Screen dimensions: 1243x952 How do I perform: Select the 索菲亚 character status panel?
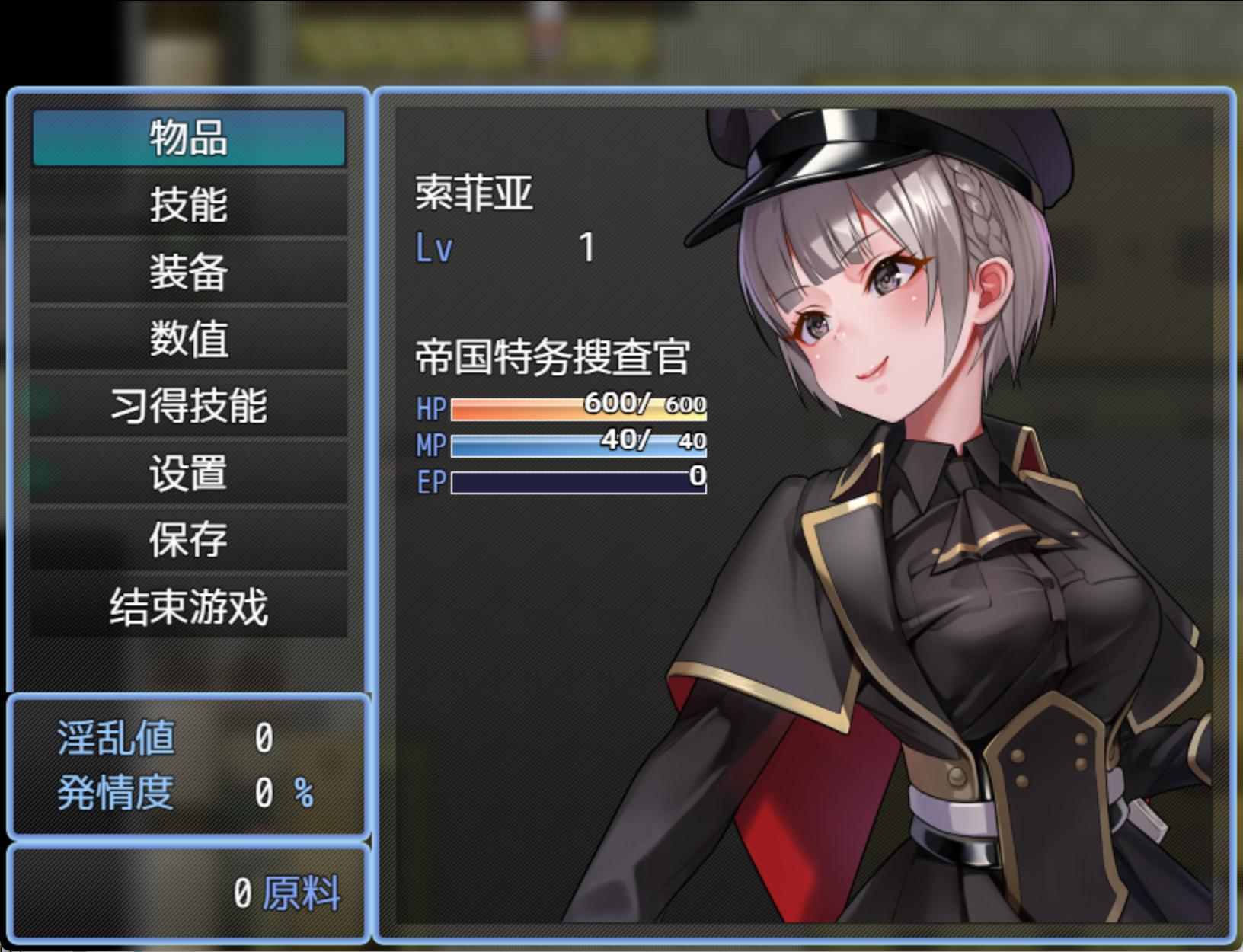[x=804, y=514]
